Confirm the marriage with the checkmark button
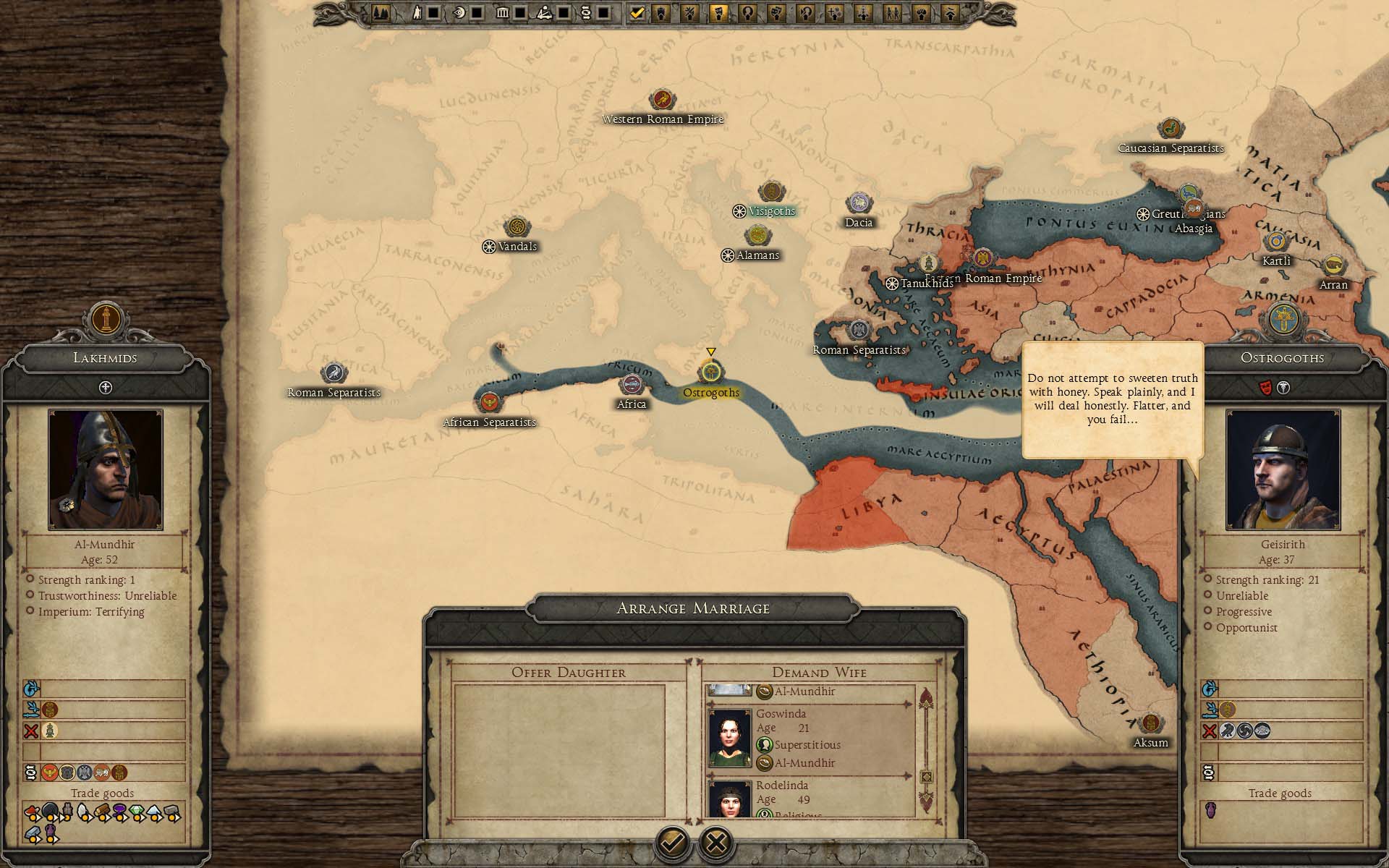Viewport: 1389px width, 868px height. [672, 842]
